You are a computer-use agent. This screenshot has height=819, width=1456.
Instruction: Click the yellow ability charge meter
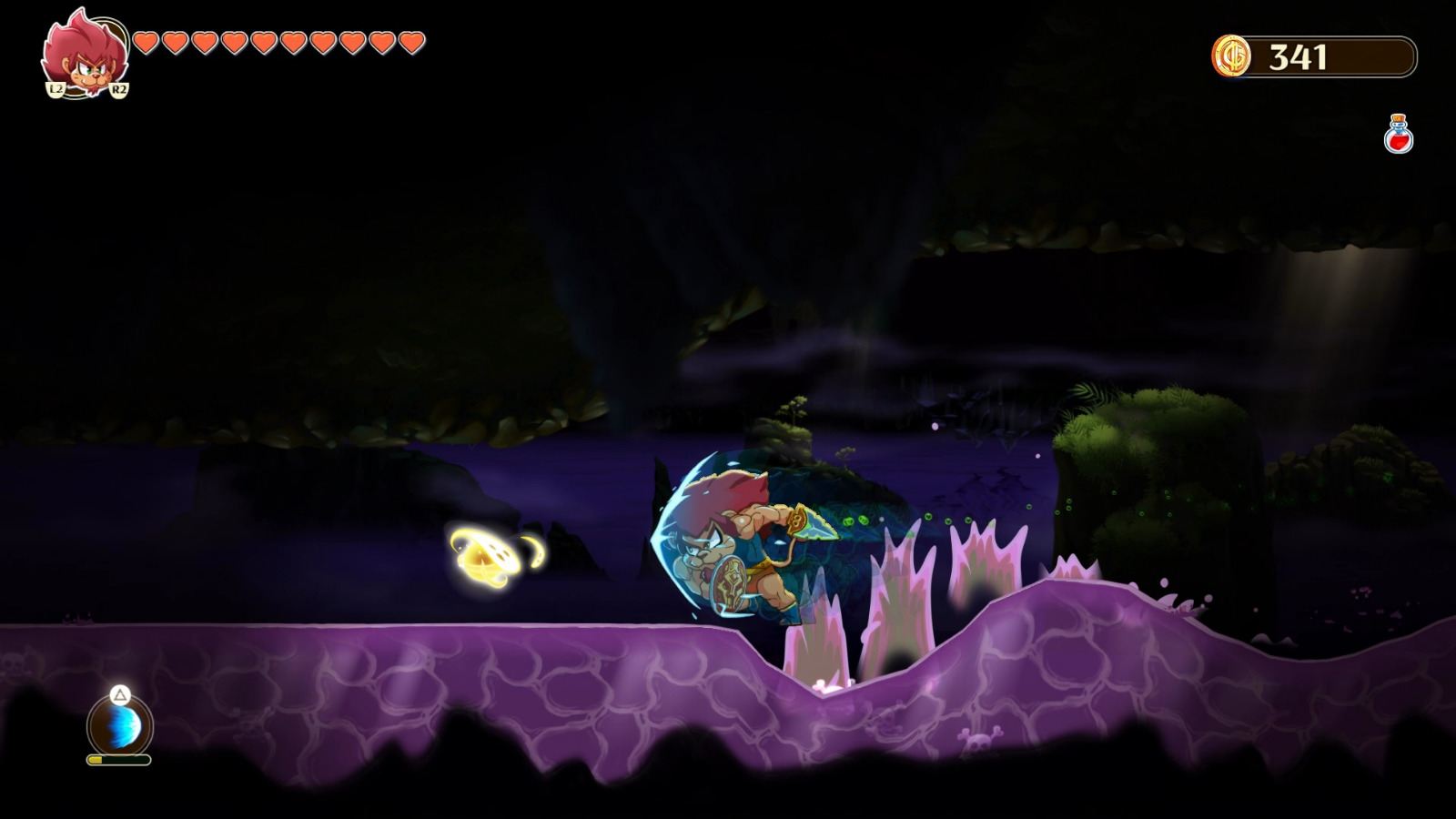click(x=118, y=761)
